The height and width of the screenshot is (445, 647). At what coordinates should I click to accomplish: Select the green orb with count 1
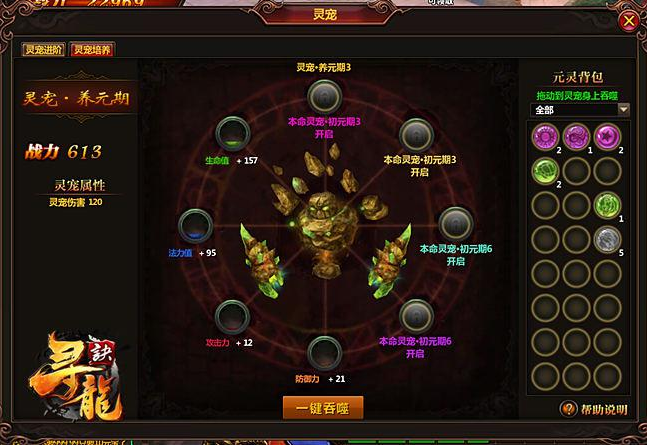[x=608, y=204]
